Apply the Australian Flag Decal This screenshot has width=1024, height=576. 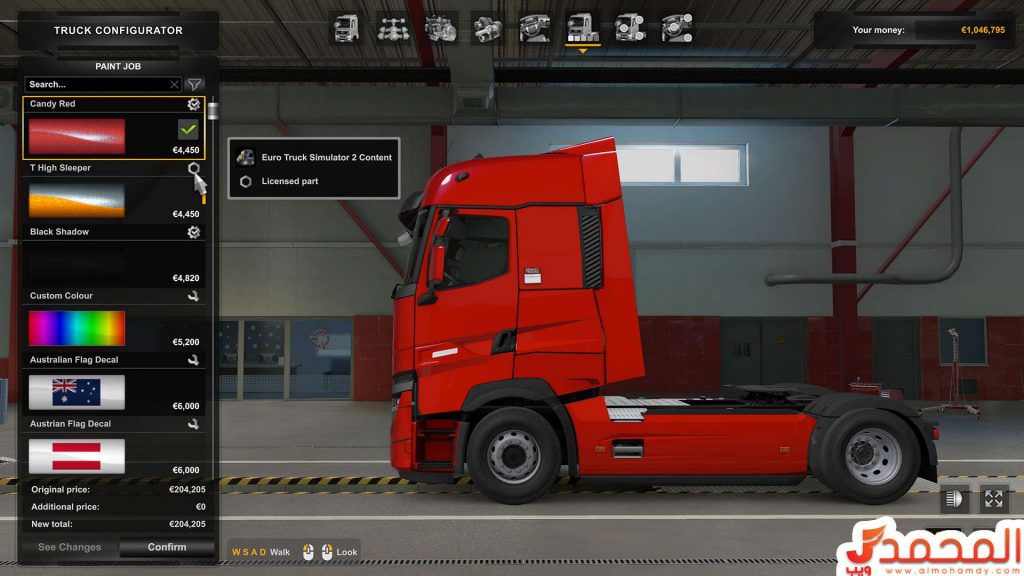(77, 392)
